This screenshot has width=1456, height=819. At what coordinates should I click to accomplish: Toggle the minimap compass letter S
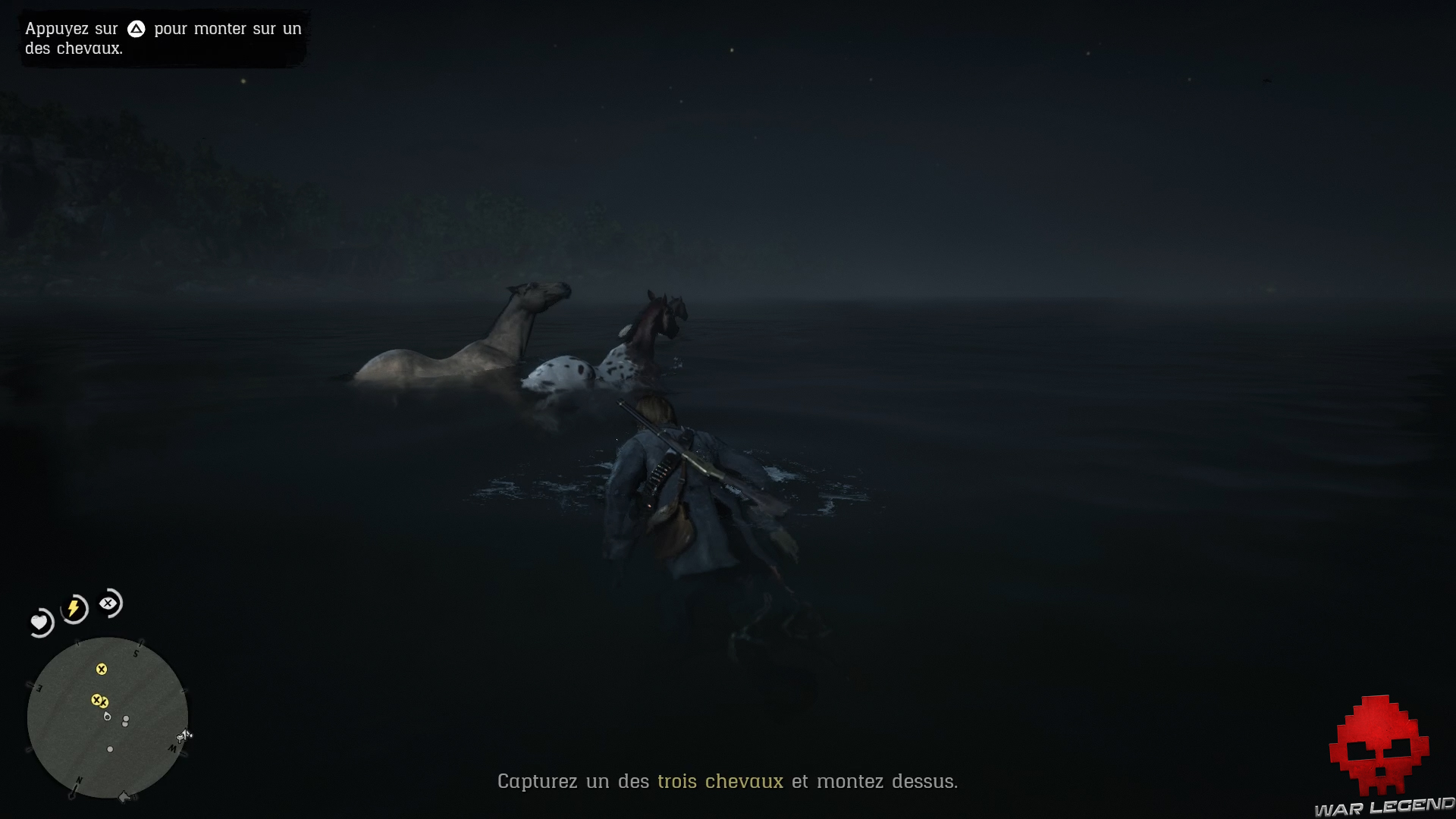pyautogui.click(x=136, y=653)
